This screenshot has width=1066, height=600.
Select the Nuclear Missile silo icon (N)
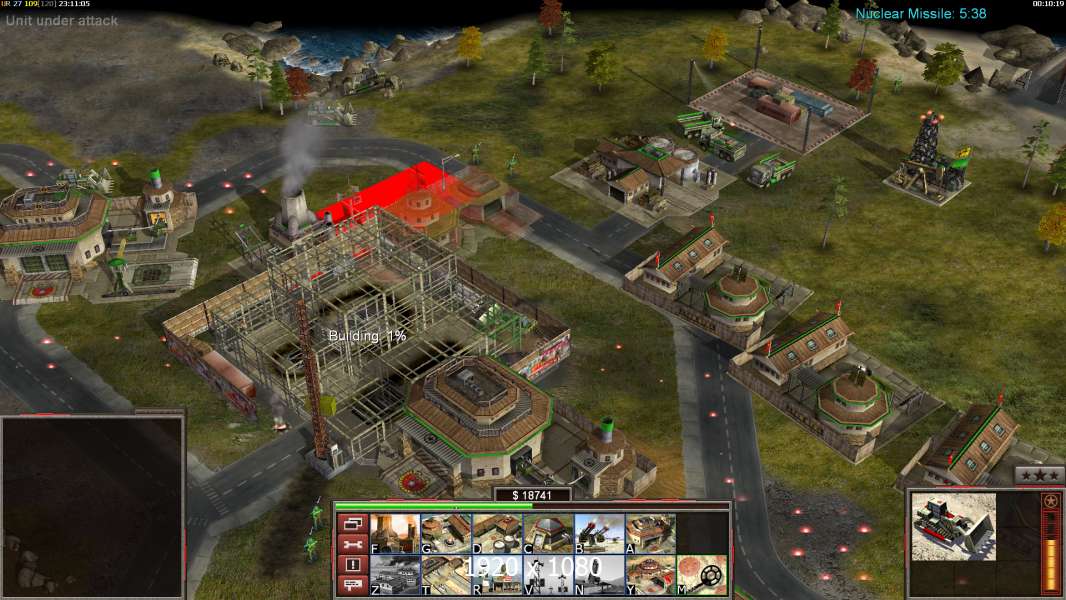click(x=599, y=575)
